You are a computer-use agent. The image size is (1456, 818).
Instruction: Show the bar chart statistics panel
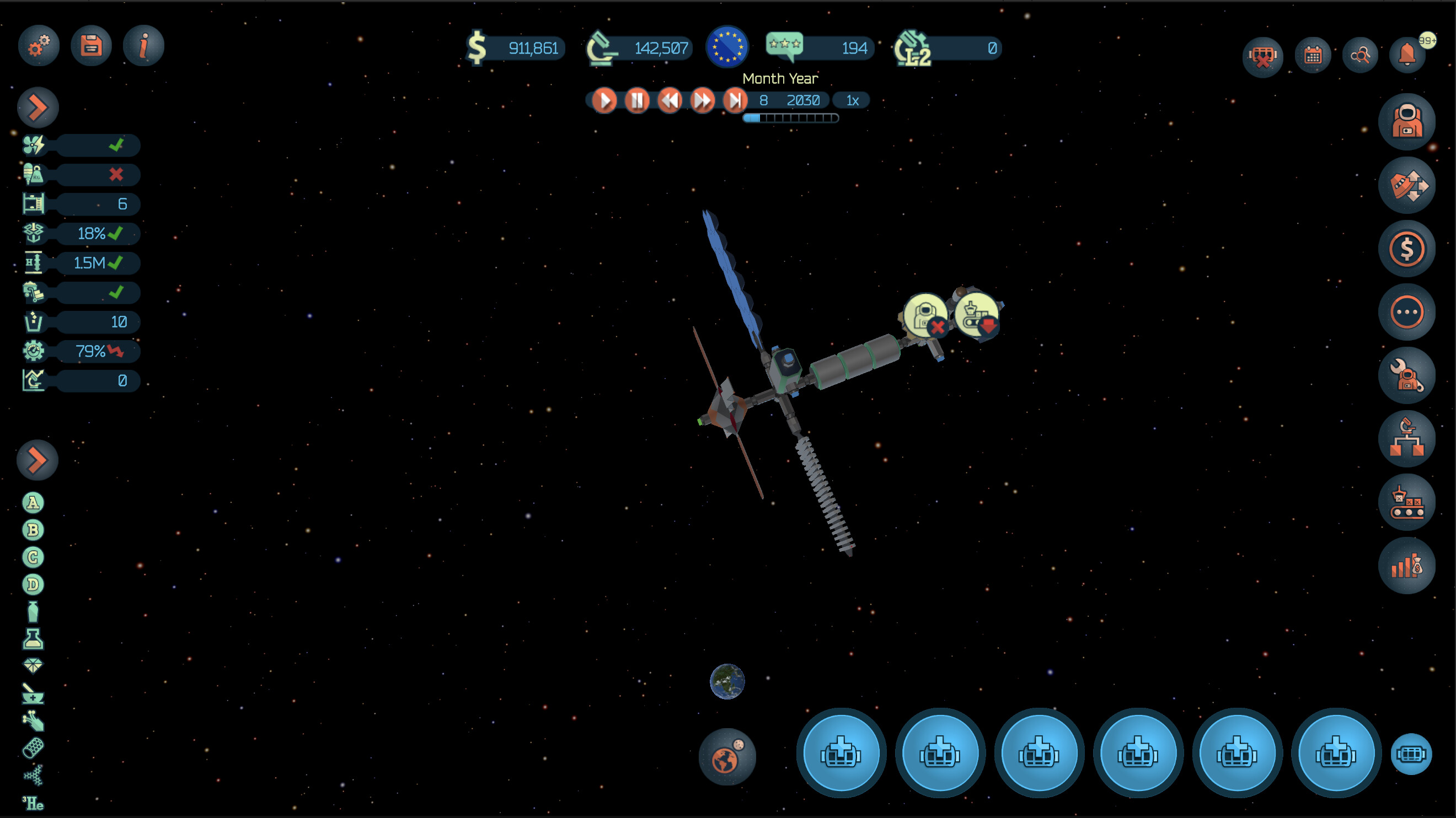[x=1406, y=566]
